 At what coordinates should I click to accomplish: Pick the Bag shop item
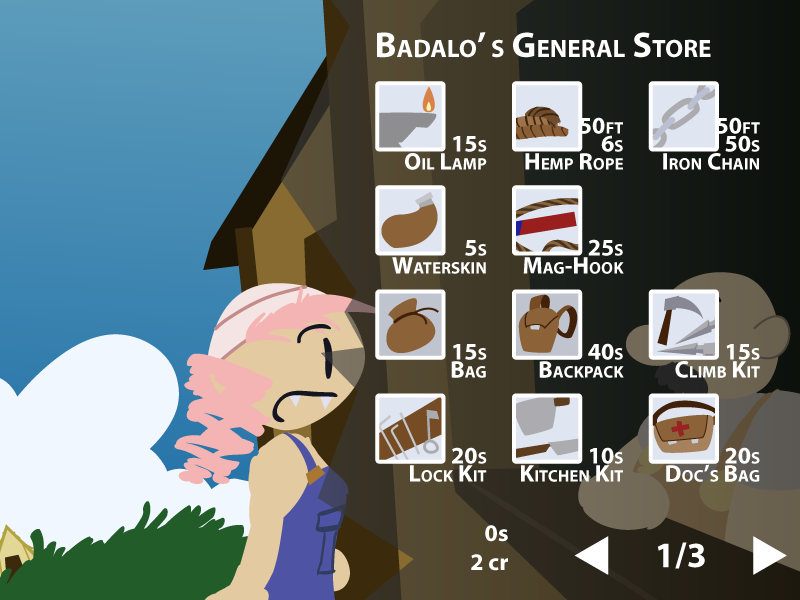[x=410, y=324]
